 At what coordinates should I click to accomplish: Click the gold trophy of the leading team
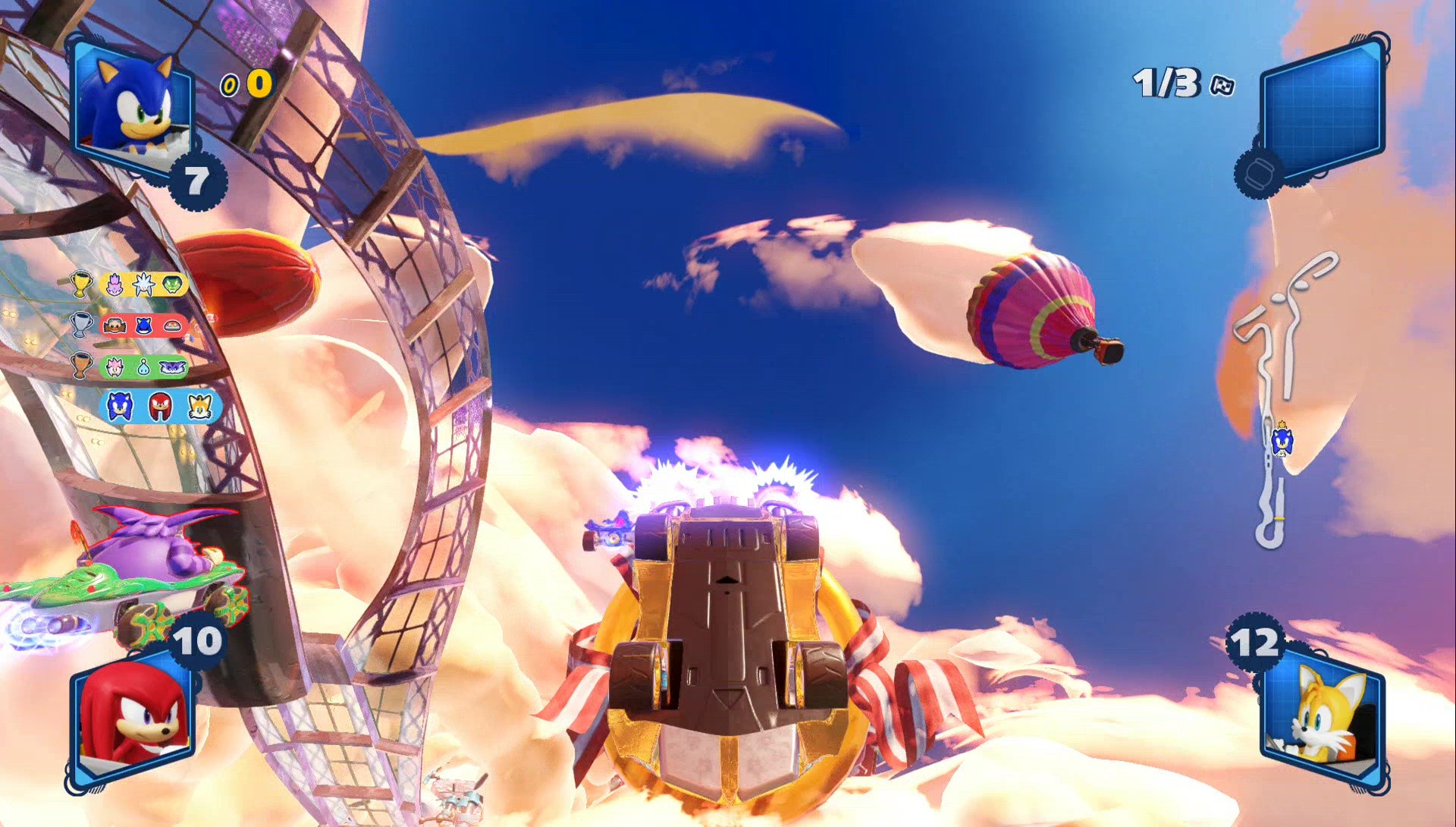point(80,283)
